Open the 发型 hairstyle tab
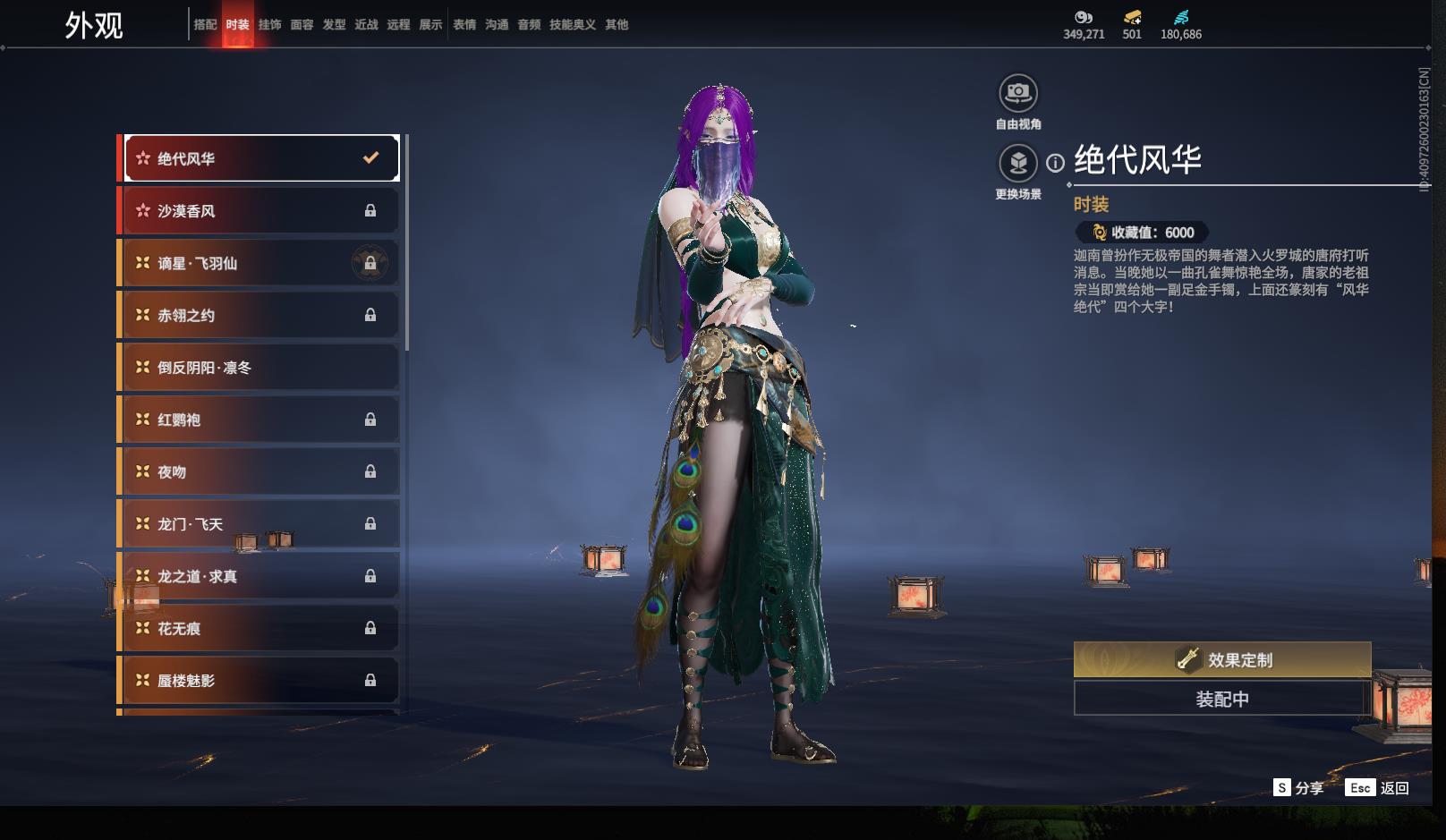 [334, 25]
